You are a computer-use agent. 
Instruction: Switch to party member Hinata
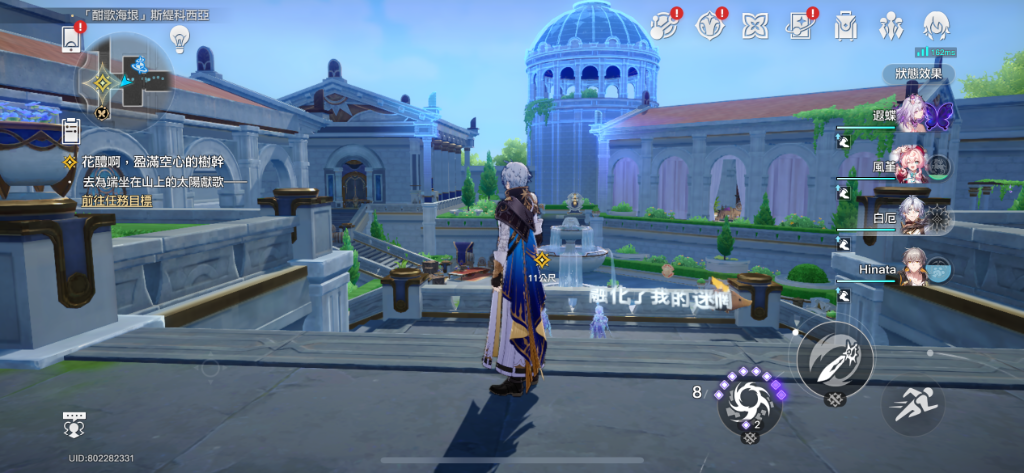click(915, 269)
